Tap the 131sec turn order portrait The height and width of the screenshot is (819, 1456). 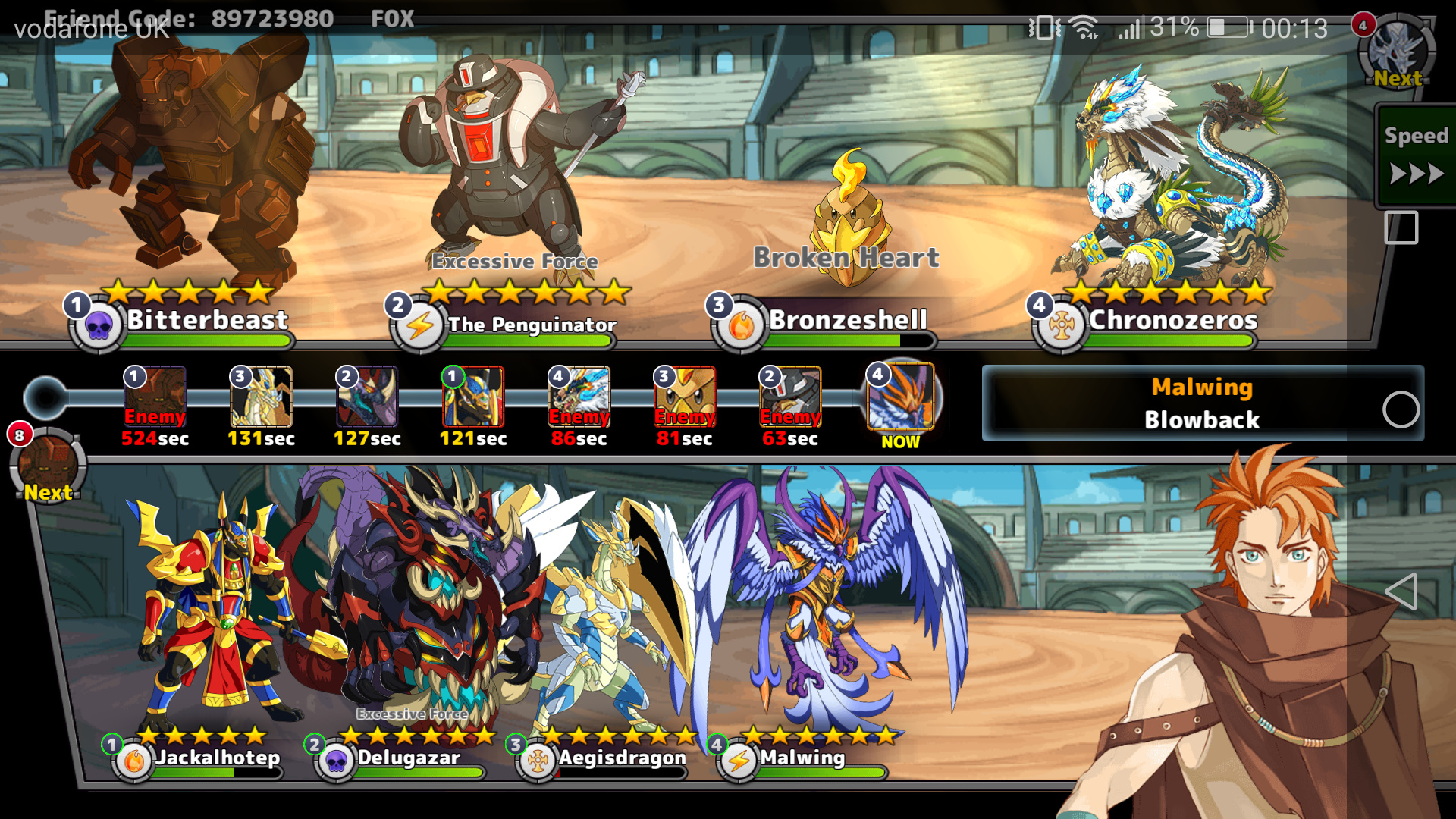point(261,397)
